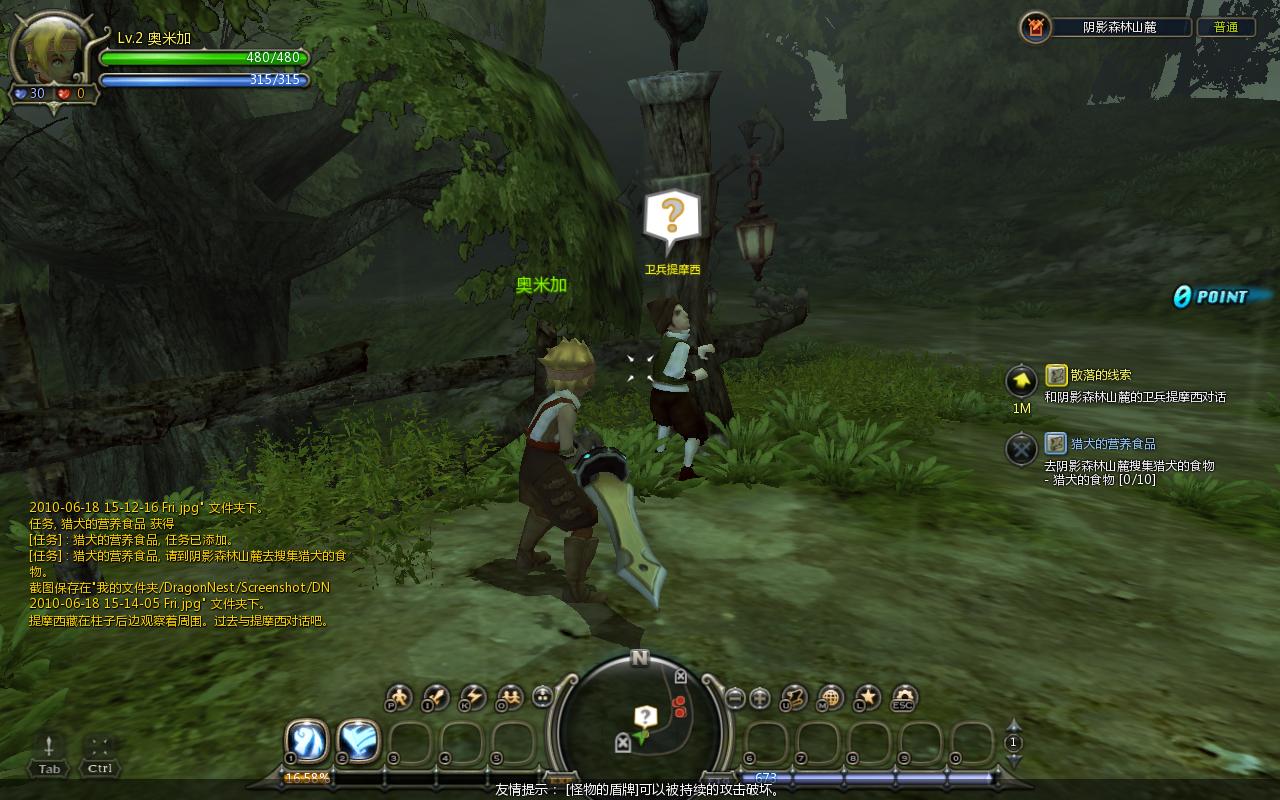Open the system menu gear labeled ESC
1280x800 pixels.
(904, 697)
